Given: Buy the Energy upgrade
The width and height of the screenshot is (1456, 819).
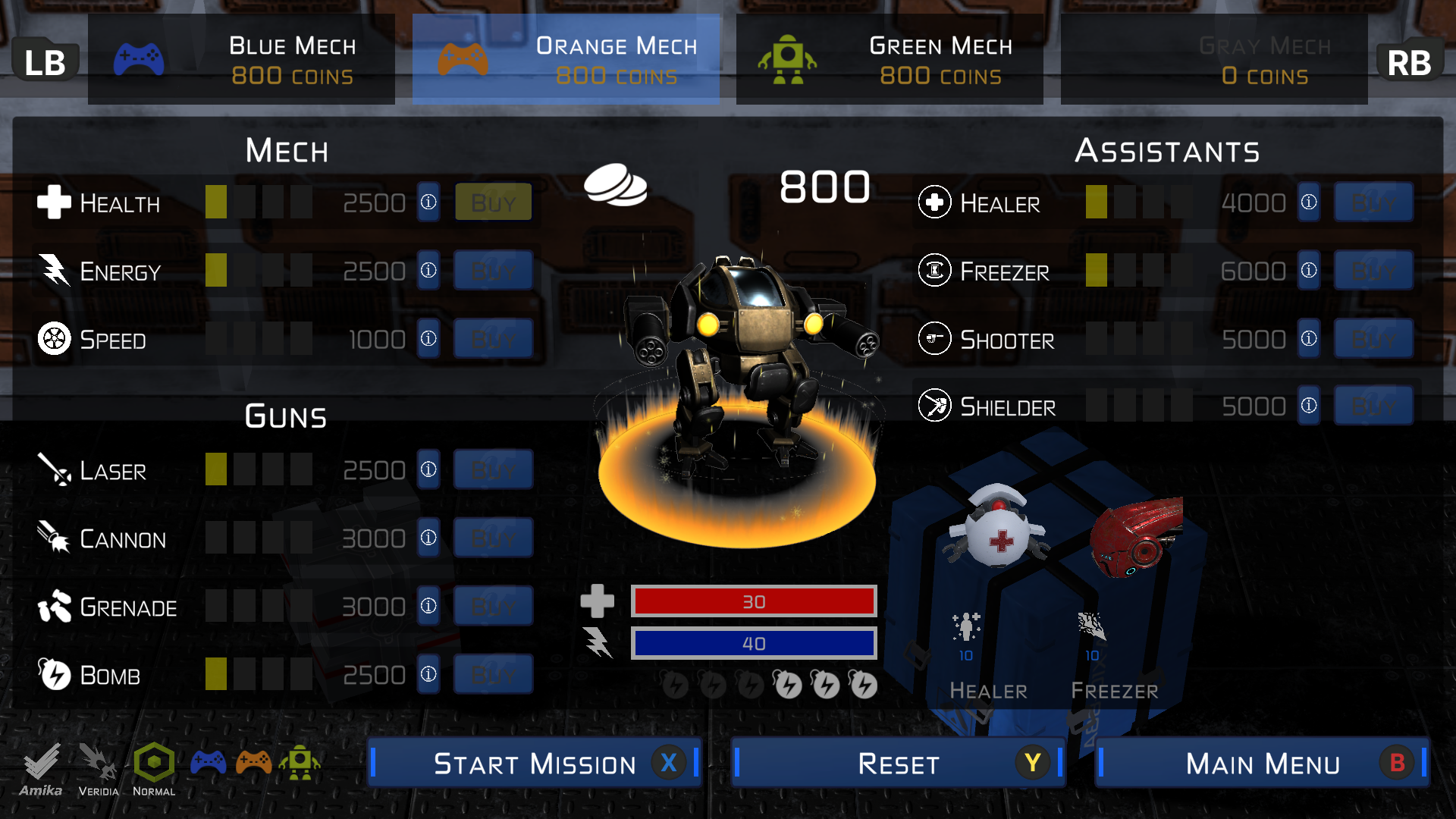Looking at the screenshot, I should (x=493, y=271).
